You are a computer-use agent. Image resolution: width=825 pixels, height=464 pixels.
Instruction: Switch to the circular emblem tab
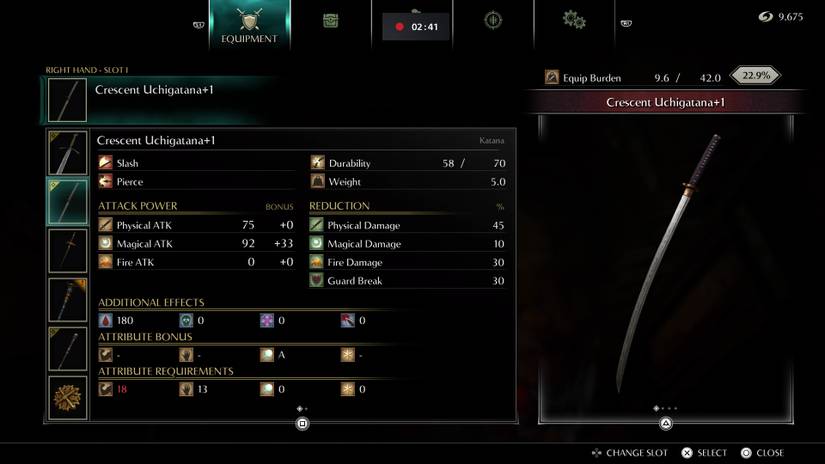pyautogui.click(x=493, y=20)
